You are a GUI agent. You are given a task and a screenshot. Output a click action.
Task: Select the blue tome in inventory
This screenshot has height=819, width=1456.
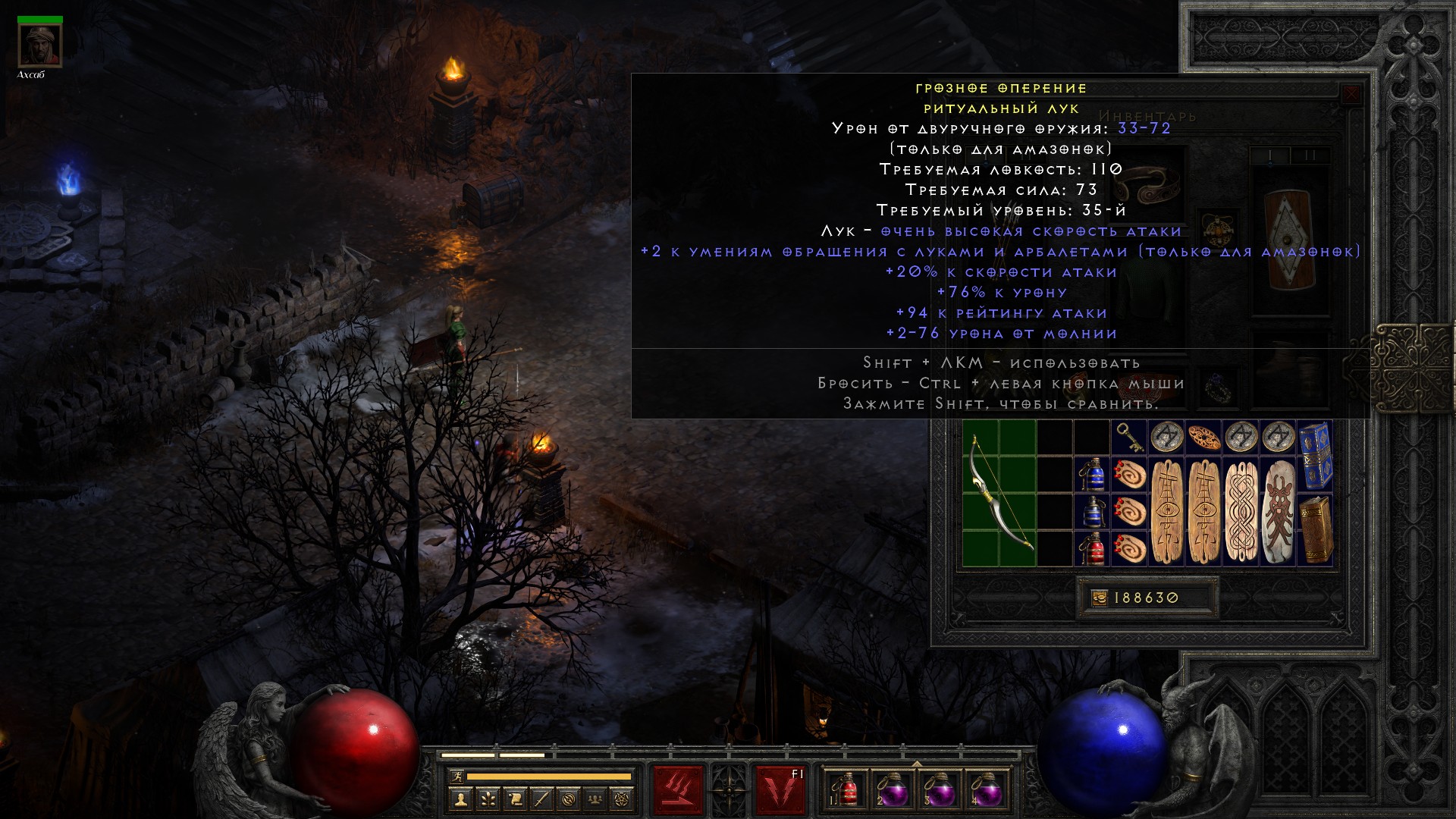point(1315,456)
